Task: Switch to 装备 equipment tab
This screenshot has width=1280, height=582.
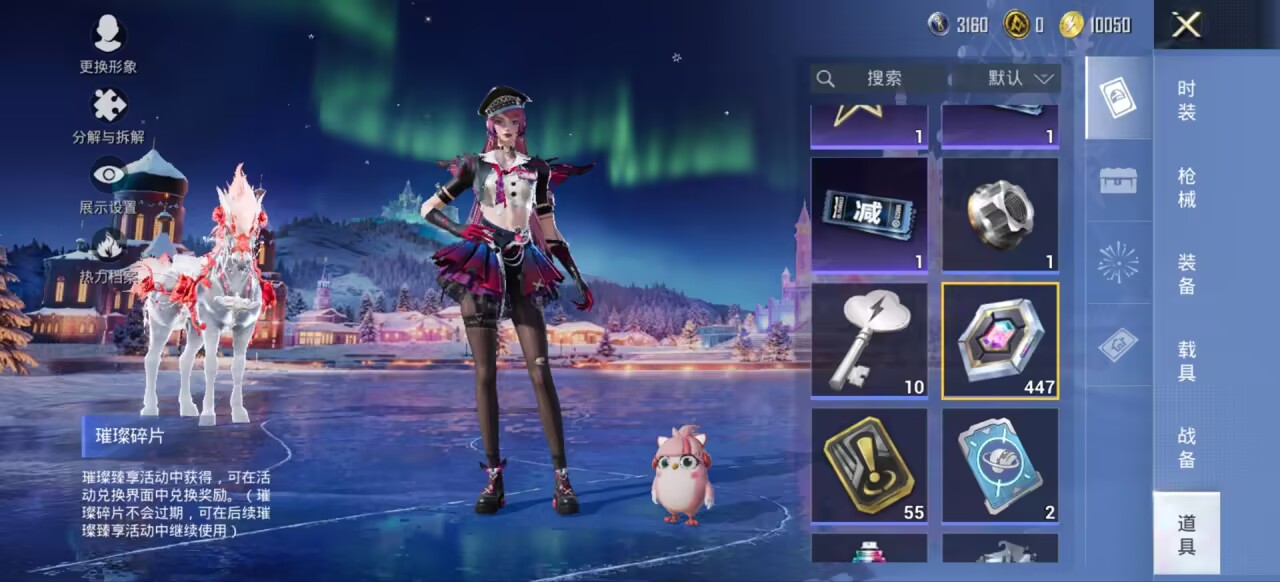Action: click(1186, 274)
